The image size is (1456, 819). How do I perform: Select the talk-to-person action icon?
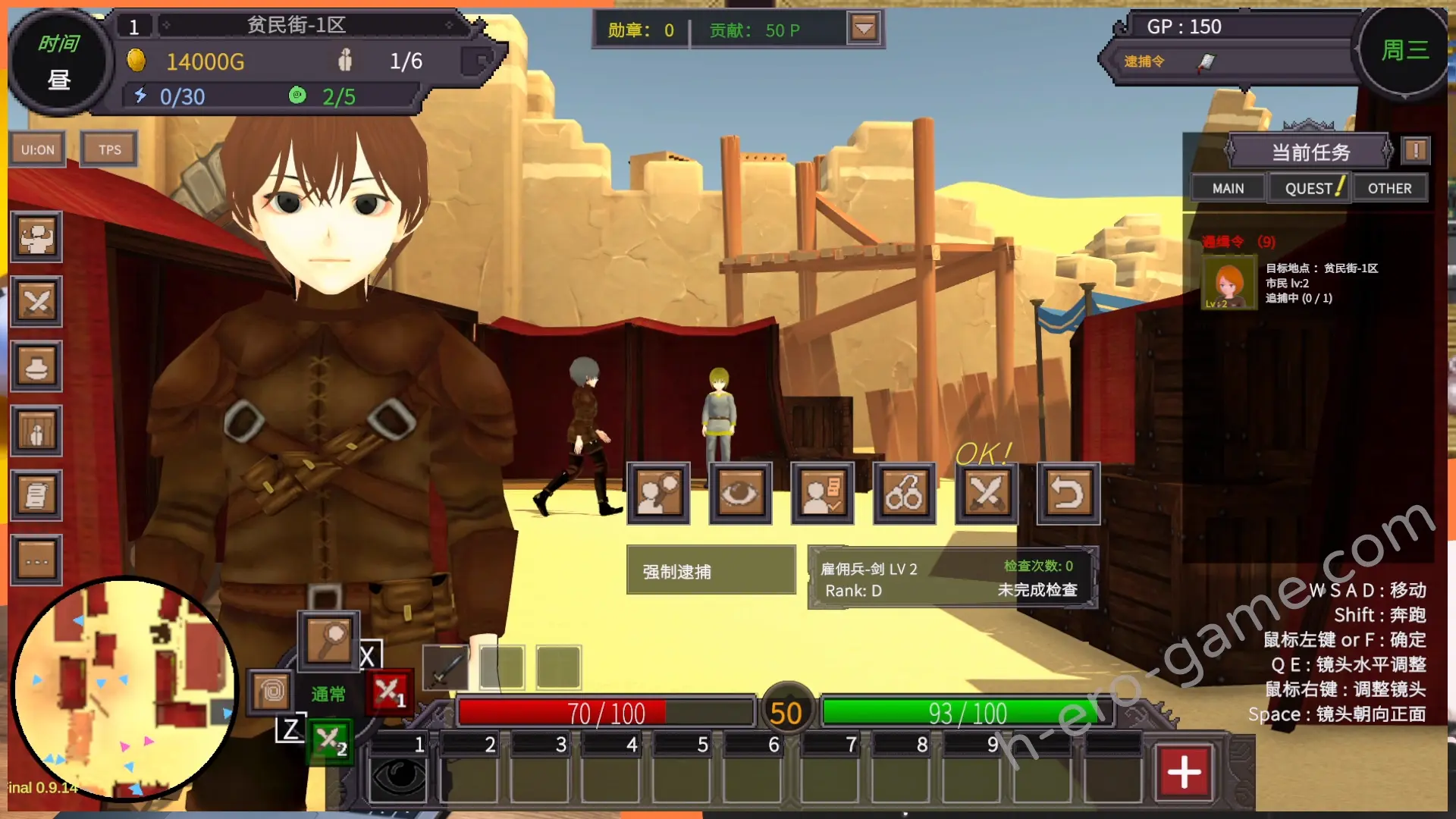658,494
